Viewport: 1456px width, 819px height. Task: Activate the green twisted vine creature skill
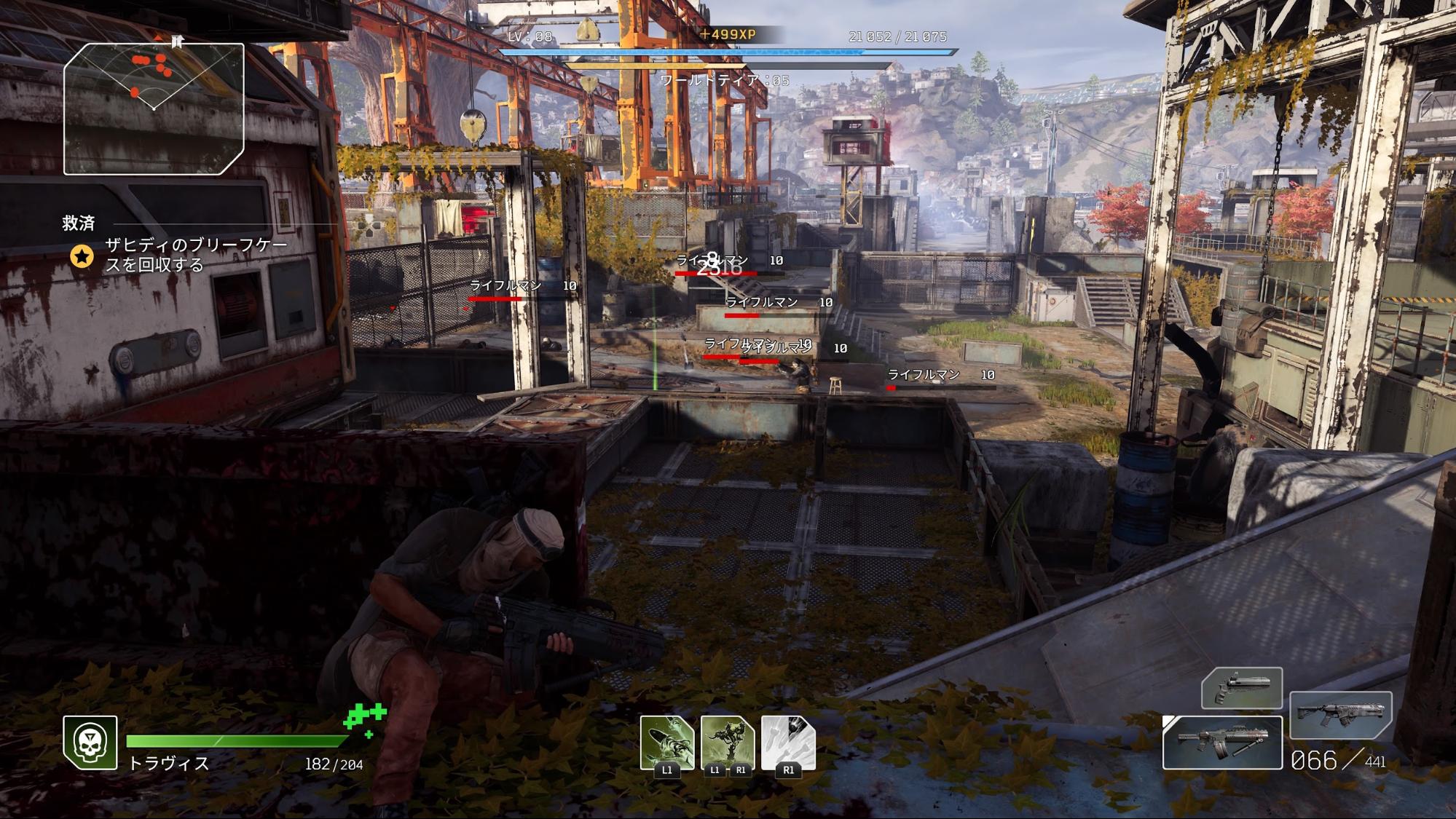tap(728, 743)
